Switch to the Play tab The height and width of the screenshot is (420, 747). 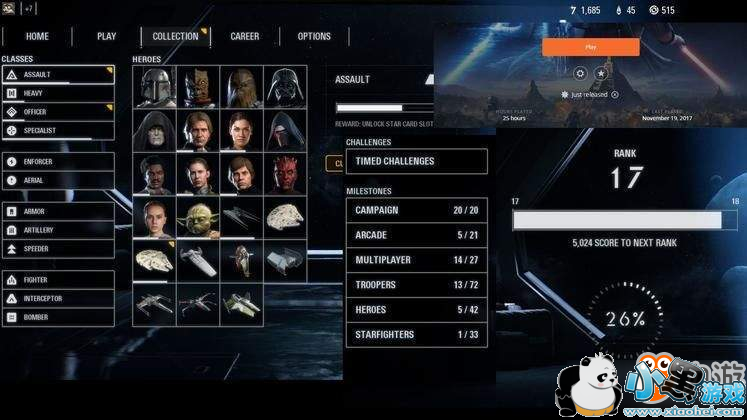106,37
